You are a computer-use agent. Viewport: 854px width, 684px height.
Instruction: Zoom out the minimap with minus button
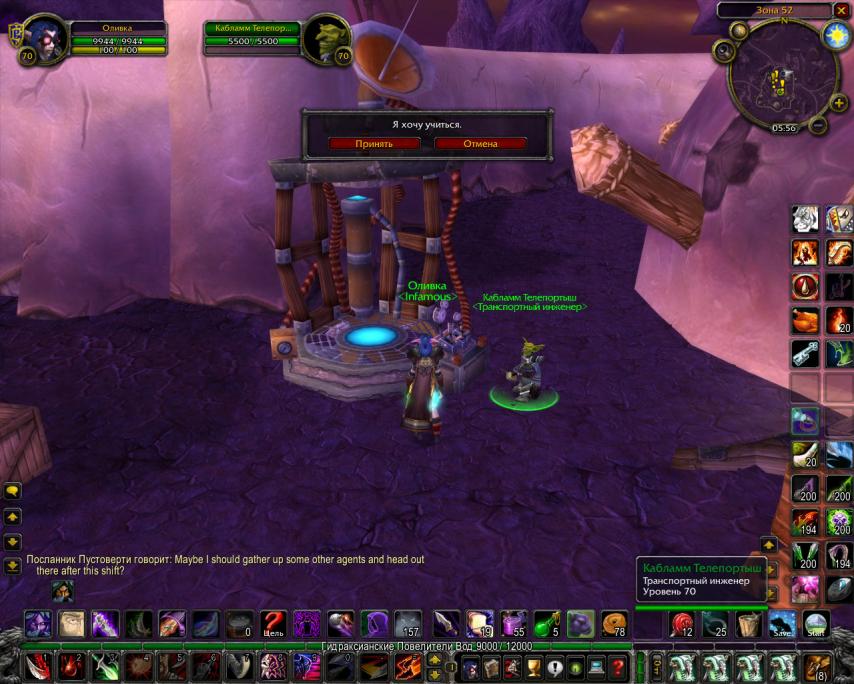[816, 127]
